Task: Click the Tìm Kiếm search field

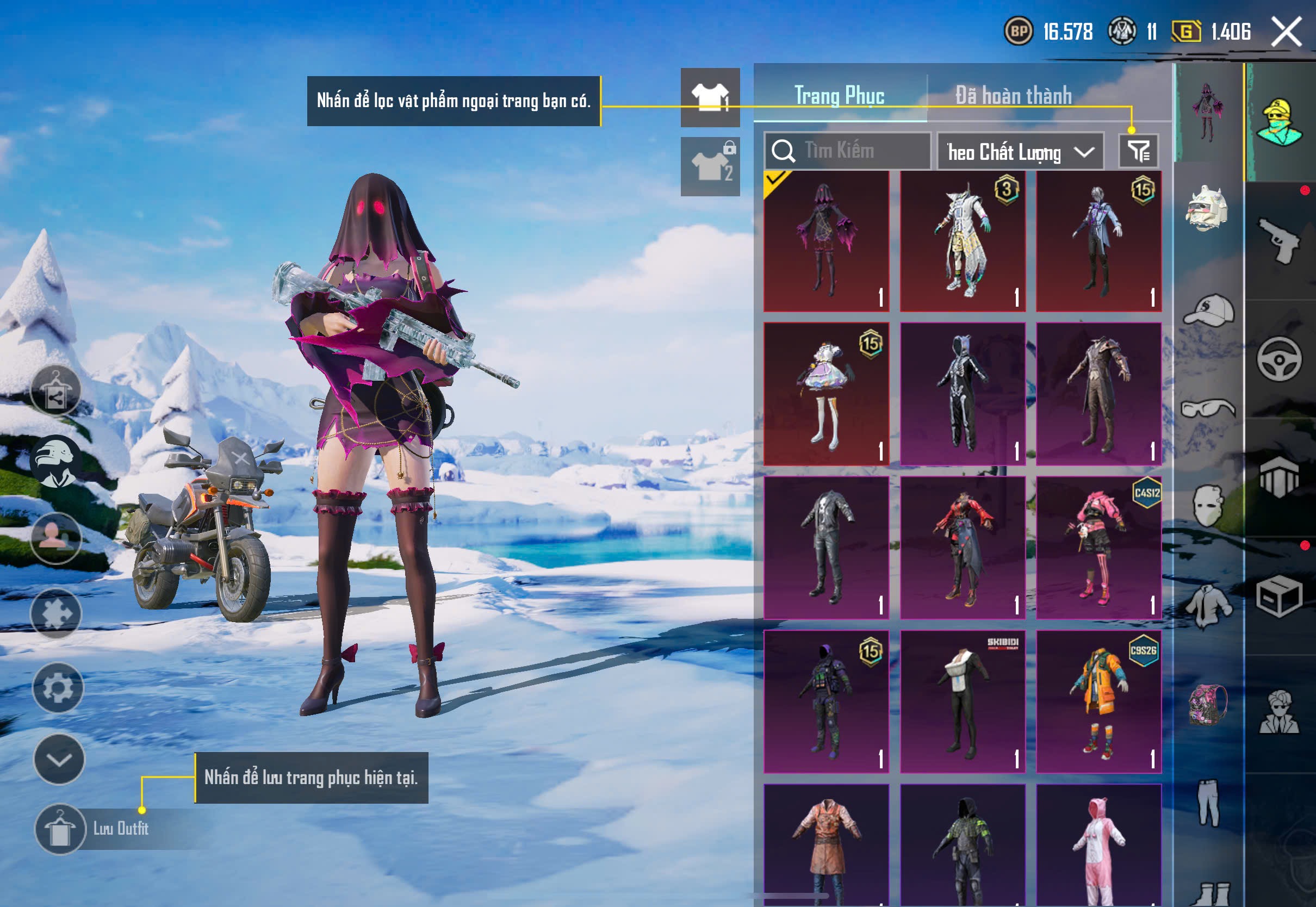Action: [858, 151]
